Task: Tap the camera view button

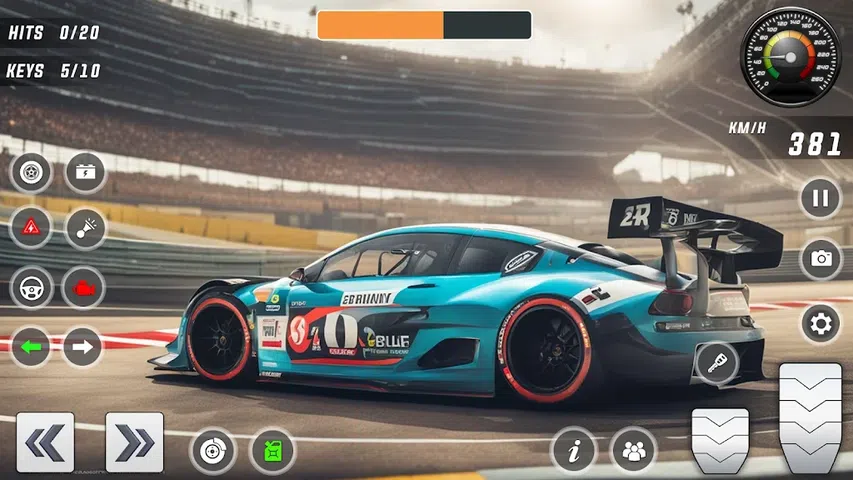Action: click(x=820, y=259)
